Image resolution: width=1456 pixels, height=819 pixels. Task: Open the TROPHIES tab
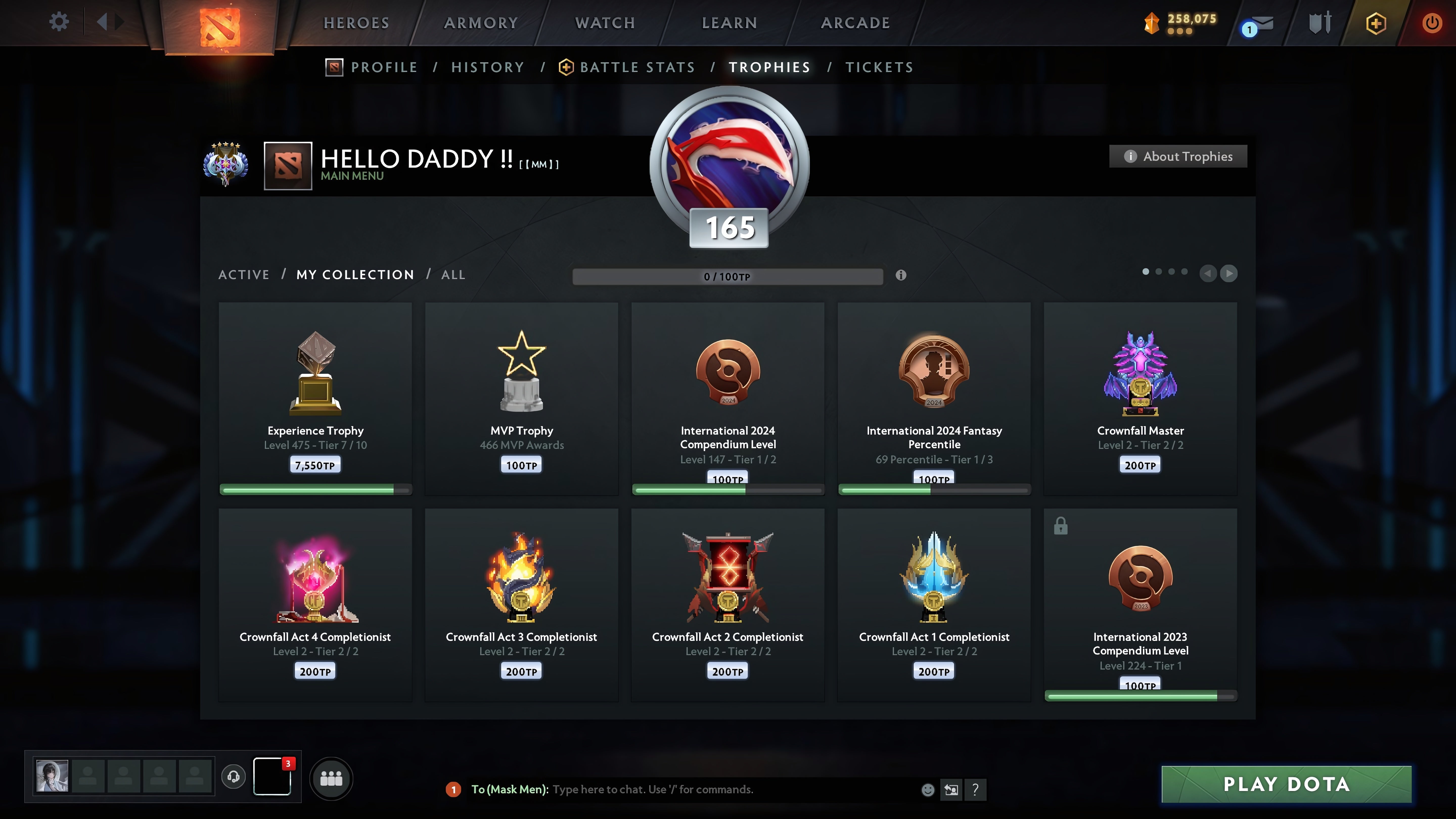click(769, 67)
